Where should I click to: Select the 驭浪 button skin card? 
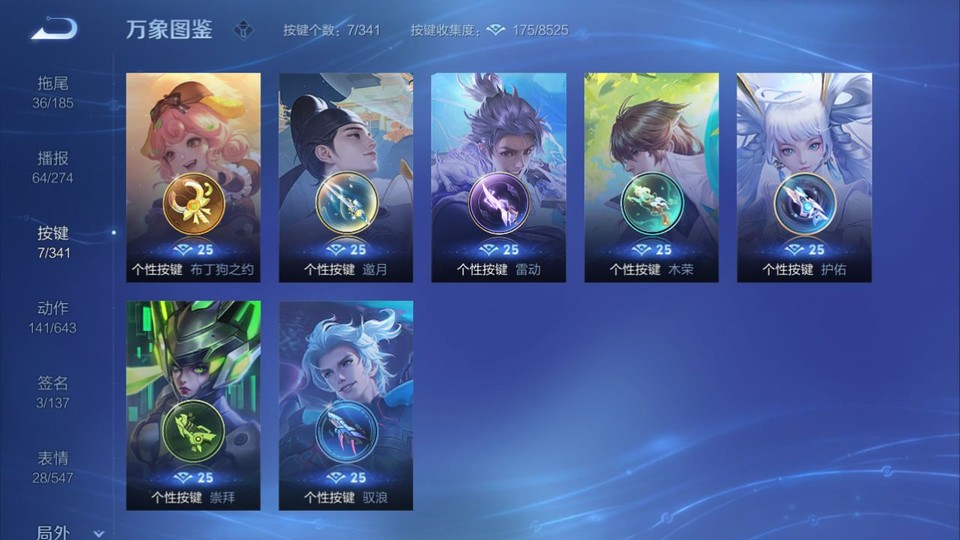tap(346, 405)
